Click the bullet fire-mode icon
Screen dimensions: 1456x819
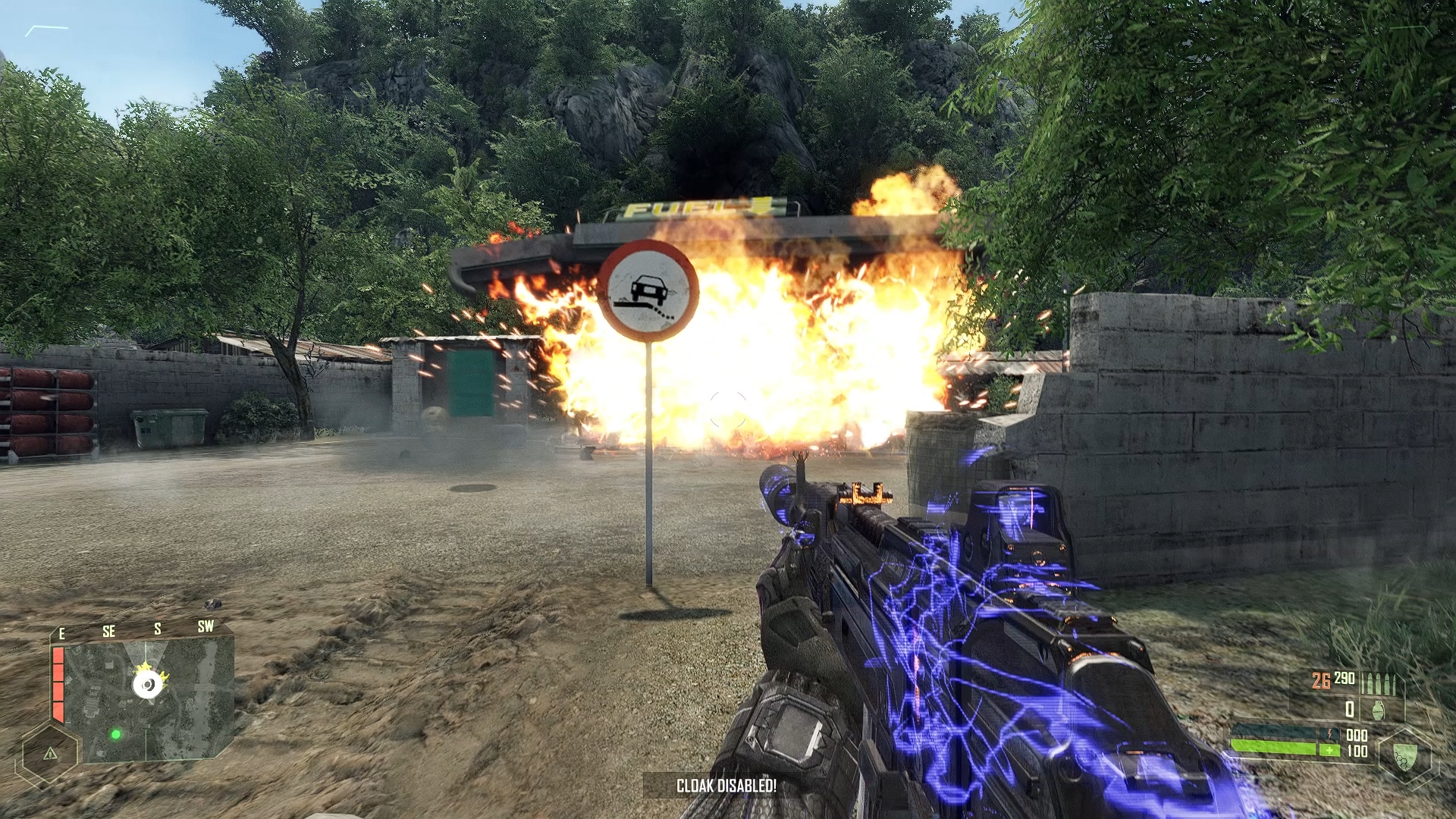[x=1377, y=684]
